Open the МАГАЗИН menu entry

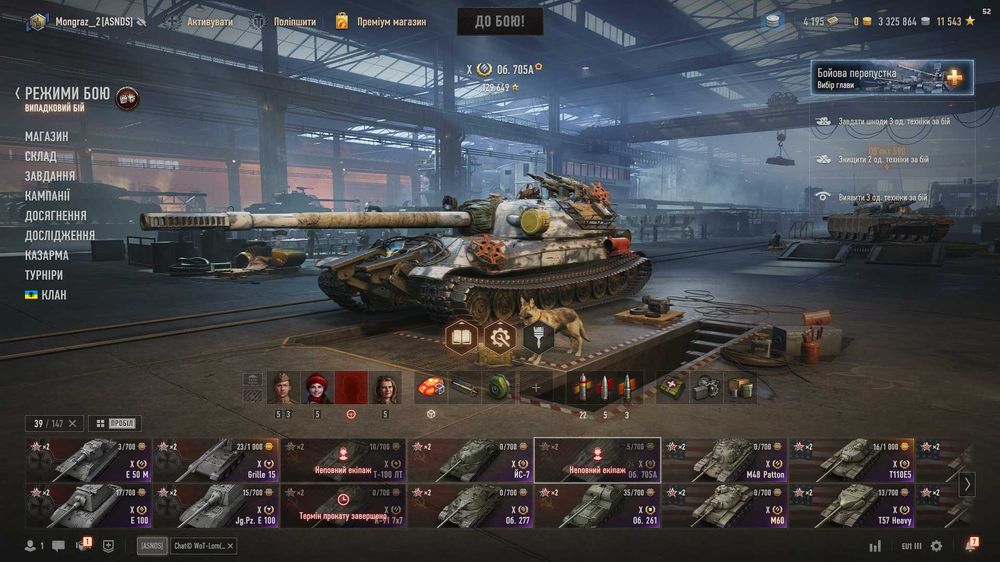[x=47, y=136]
